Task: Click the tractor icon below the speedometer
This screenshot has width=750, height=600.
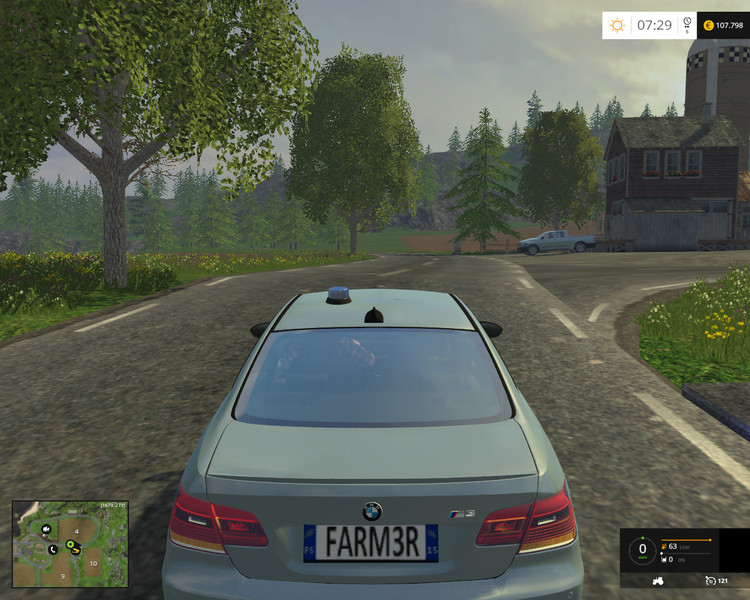Action: (x=660, y=580)
